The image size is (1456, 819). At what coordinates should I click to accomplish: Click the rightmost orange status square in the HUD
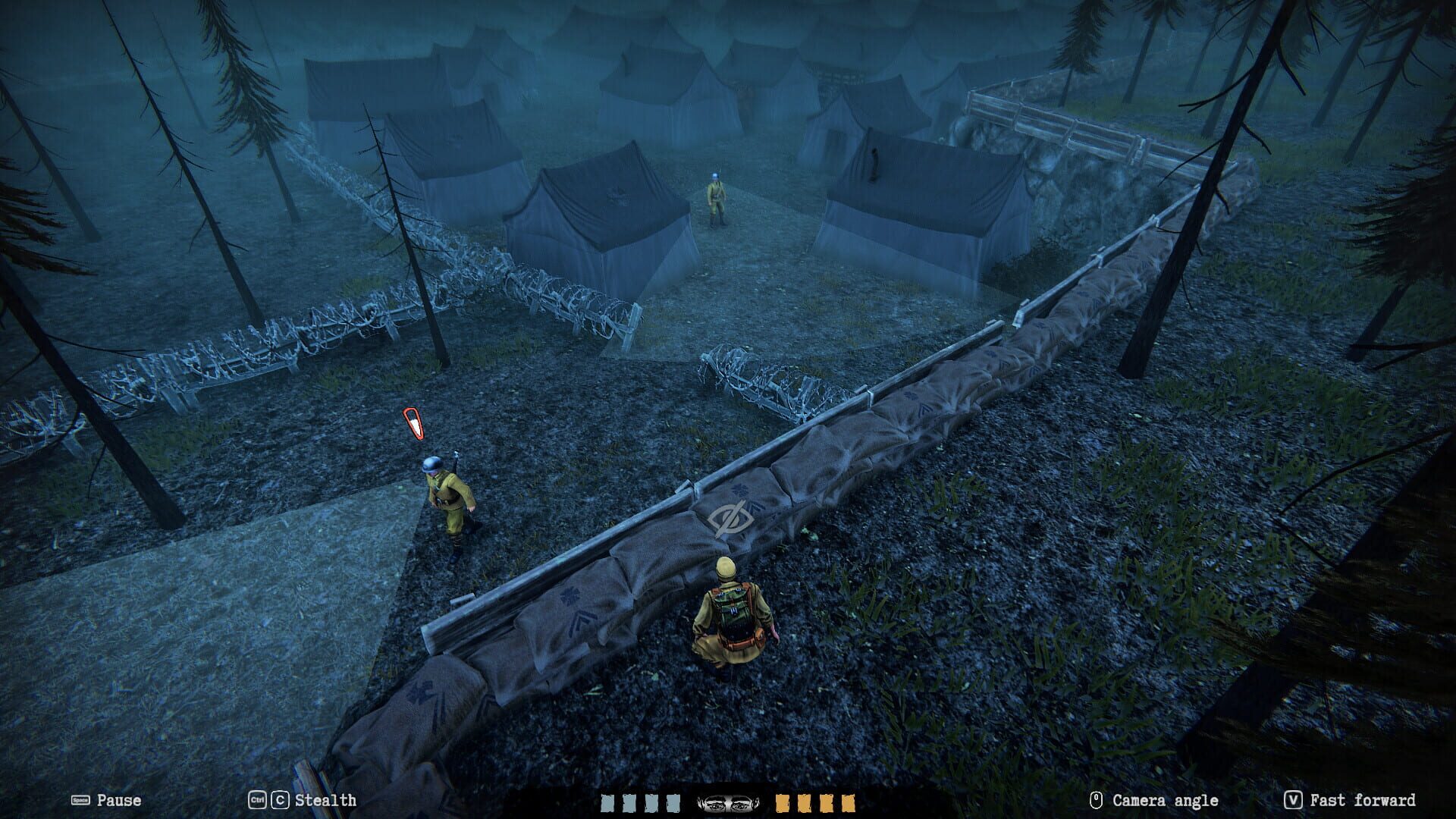[x=849, y=802]
